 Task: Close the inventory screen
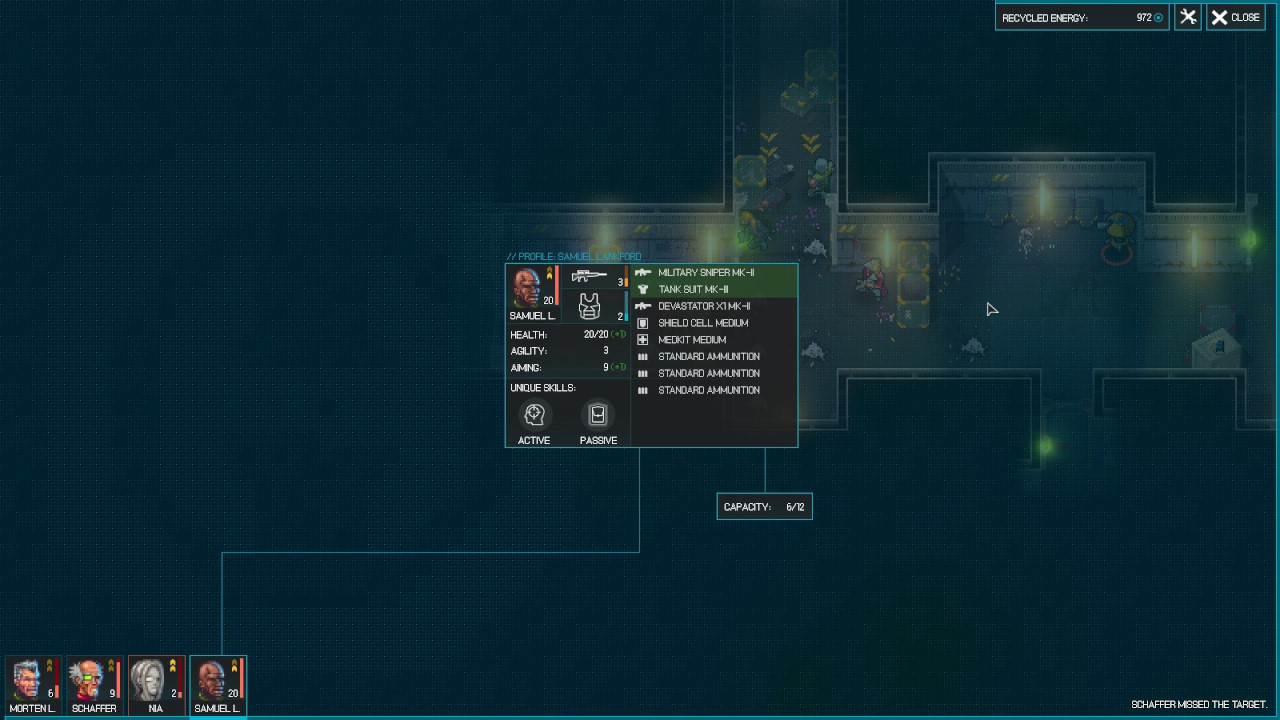(x=1236, y=17)
